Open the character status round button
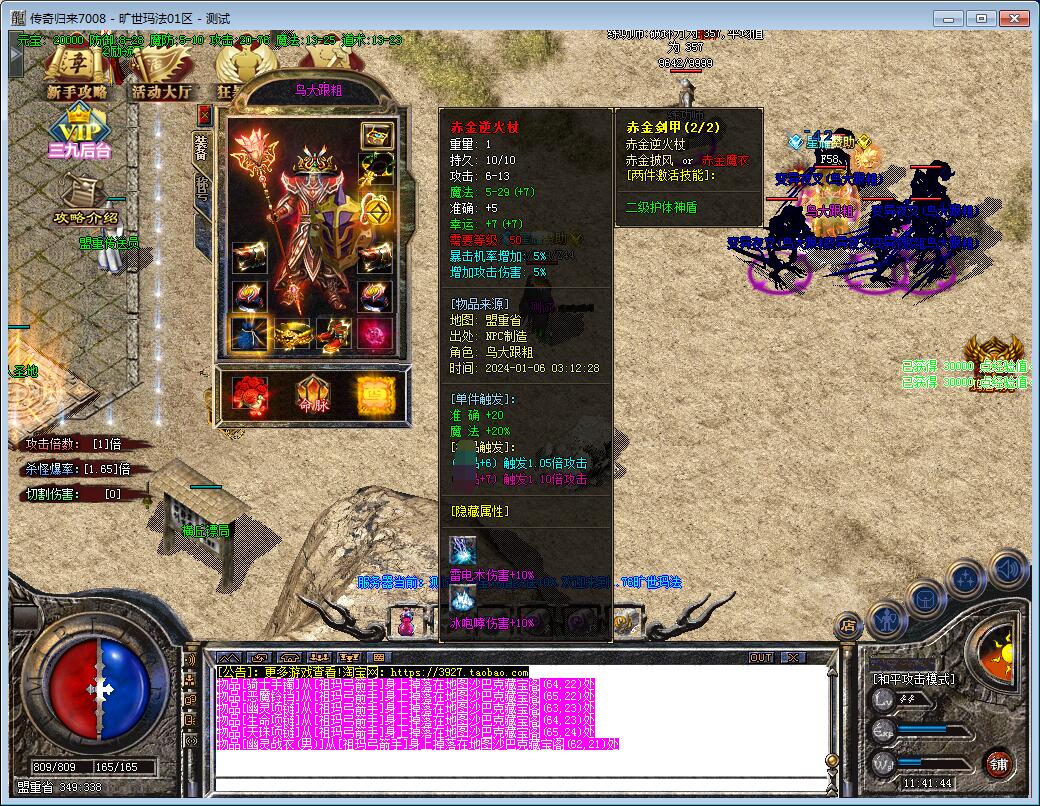This screenshot has height=806, width=1040. click(x=887, y=620)
